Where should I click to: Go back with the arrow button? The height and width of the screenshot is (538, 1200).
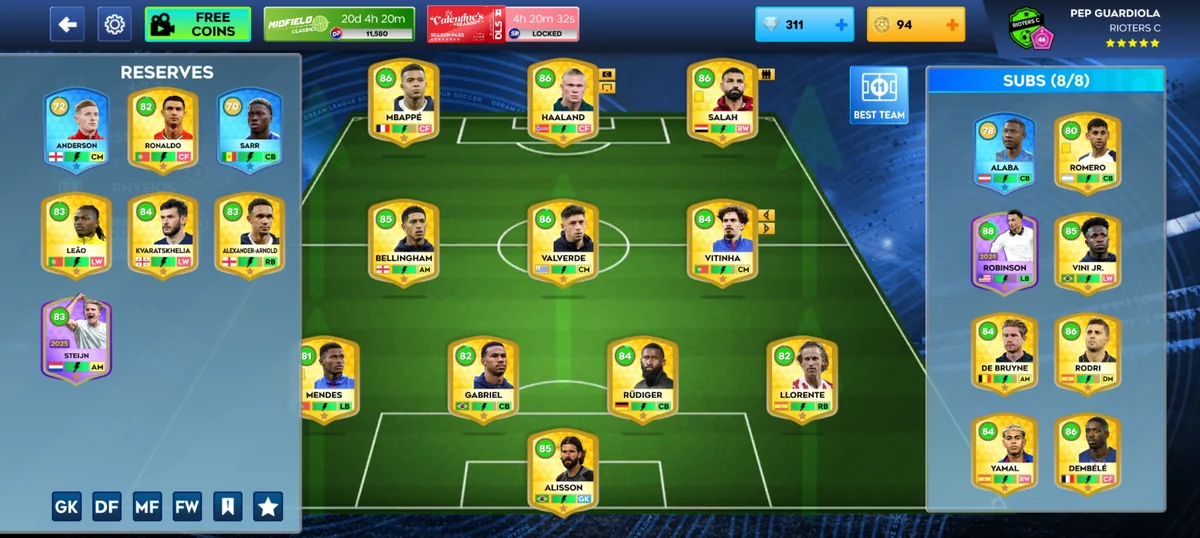tap(67, 24)
